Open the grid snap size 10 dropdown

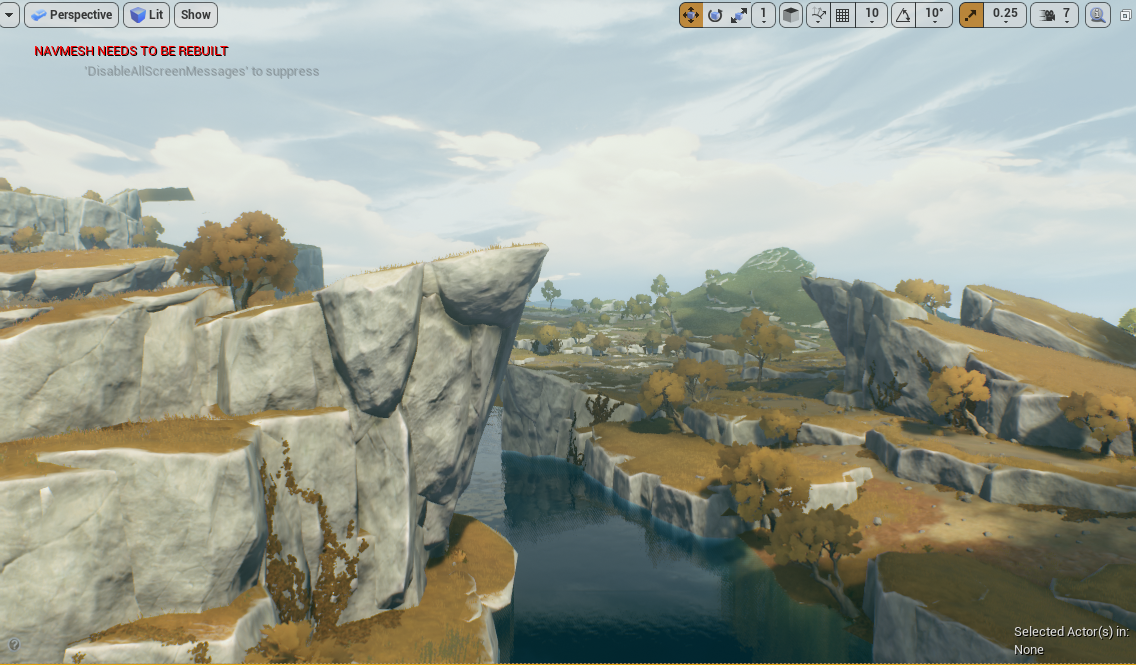(872, 15)
